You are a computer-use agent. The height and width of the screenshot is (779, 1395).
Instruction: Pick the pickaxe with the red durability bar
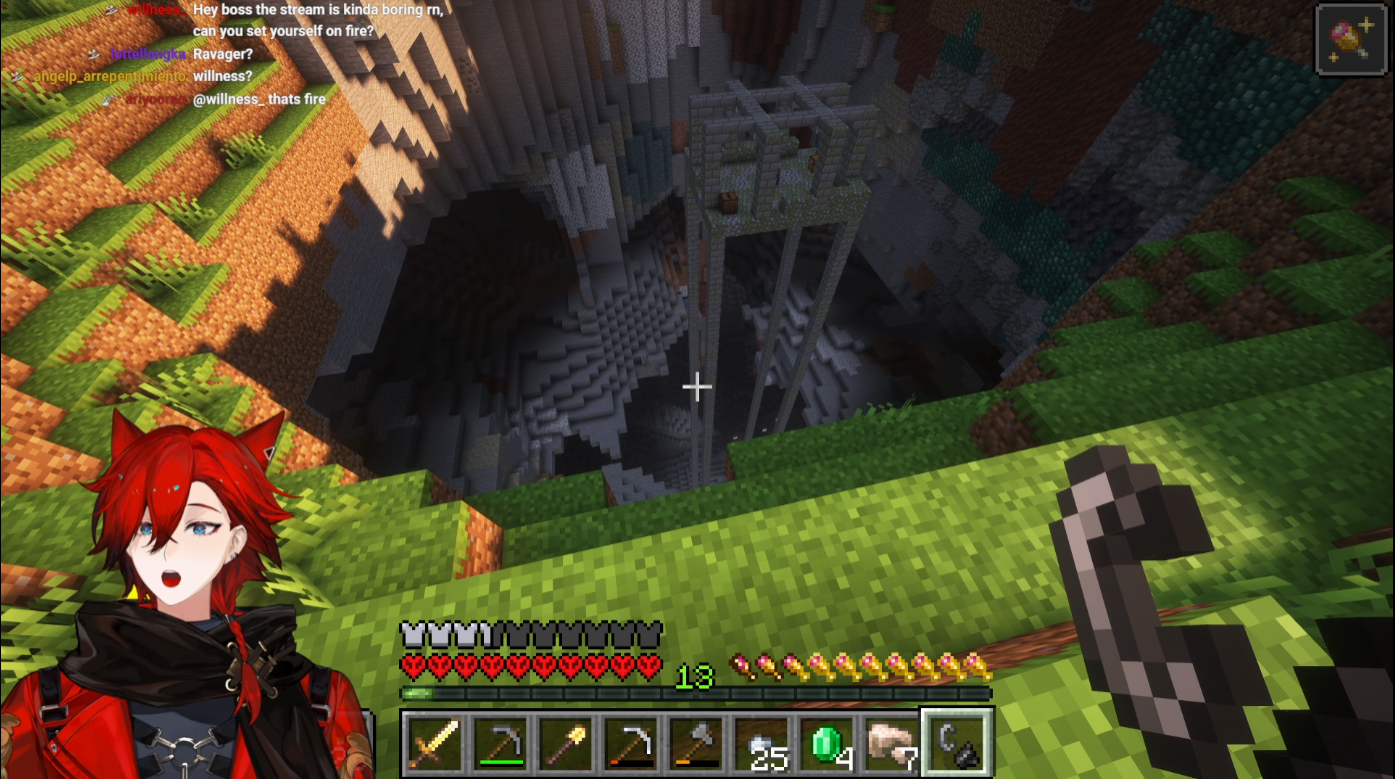[631, 743]
